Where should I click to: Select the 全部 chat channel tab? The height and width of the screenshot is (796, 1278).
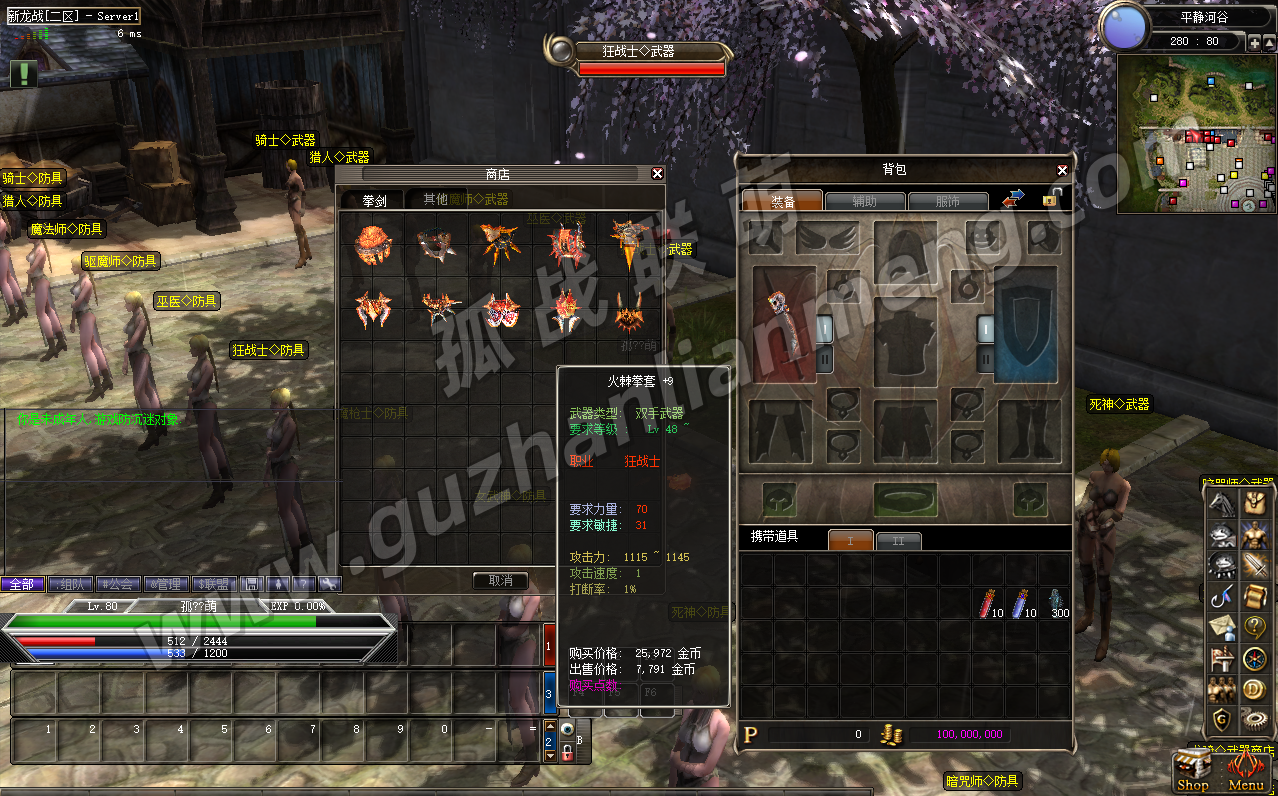pos(22,584)
